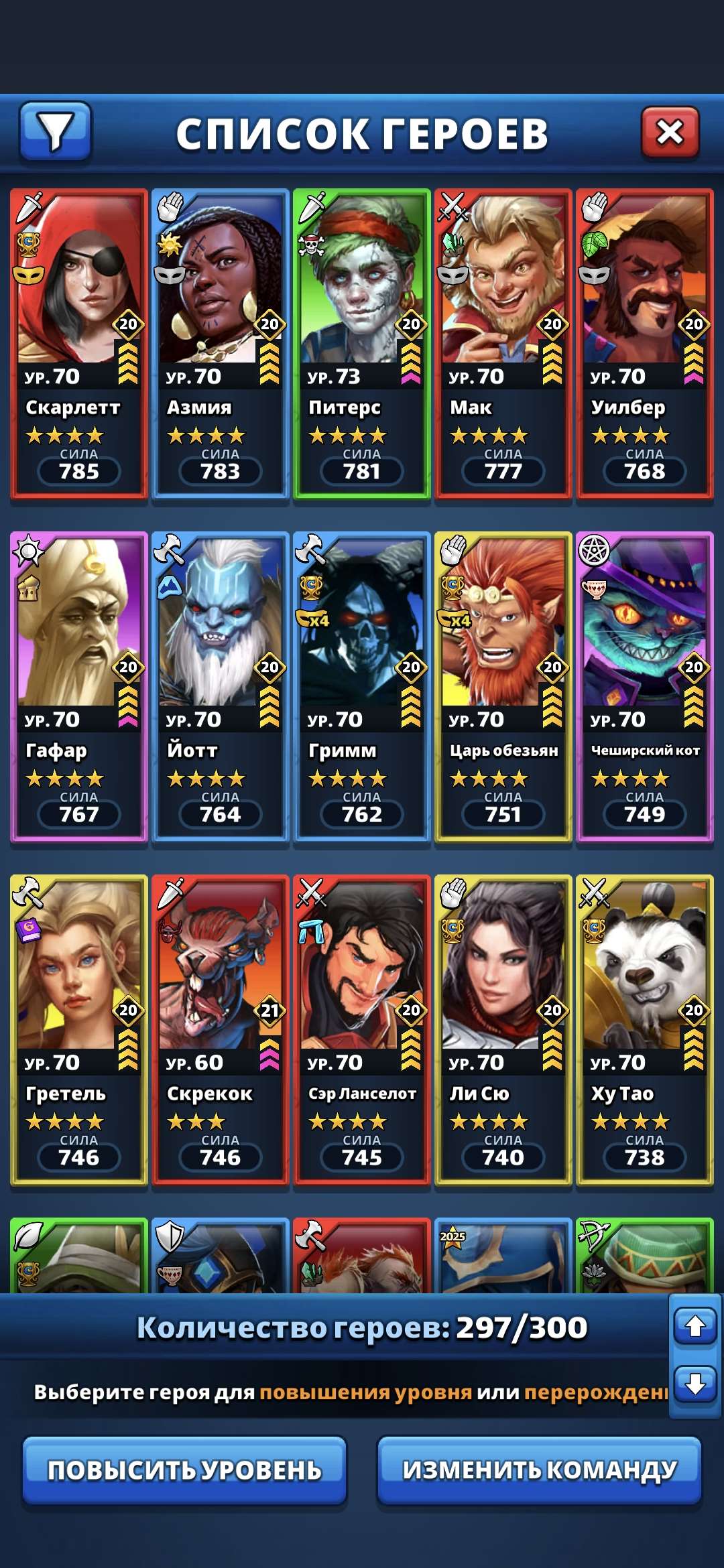Select the Царь обезьян hero card
The image size is (724, 1568).
pyautogui.click(x=503, y=688)
